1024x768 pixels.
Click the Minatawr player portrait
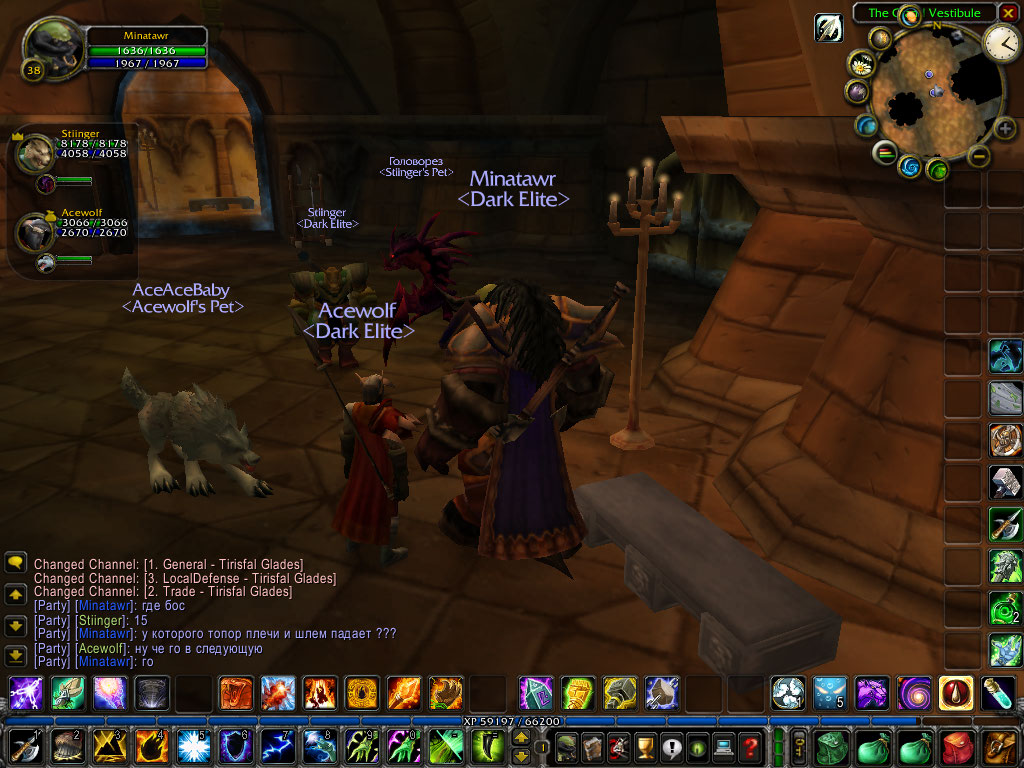[x=52, y=48]
